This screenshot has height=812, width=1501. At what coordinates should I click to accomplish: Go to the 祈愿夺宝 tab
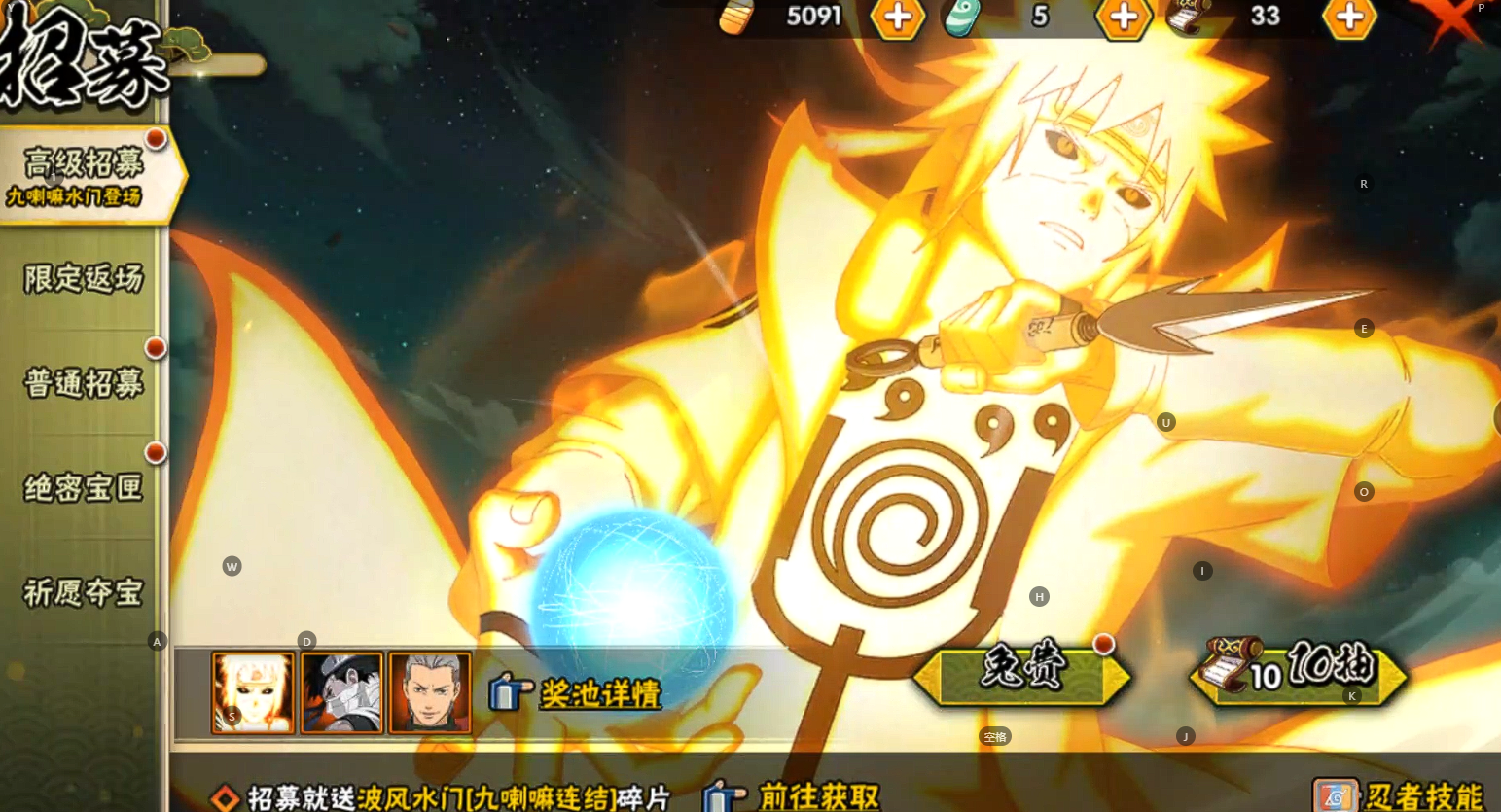[x=84, y=592]
